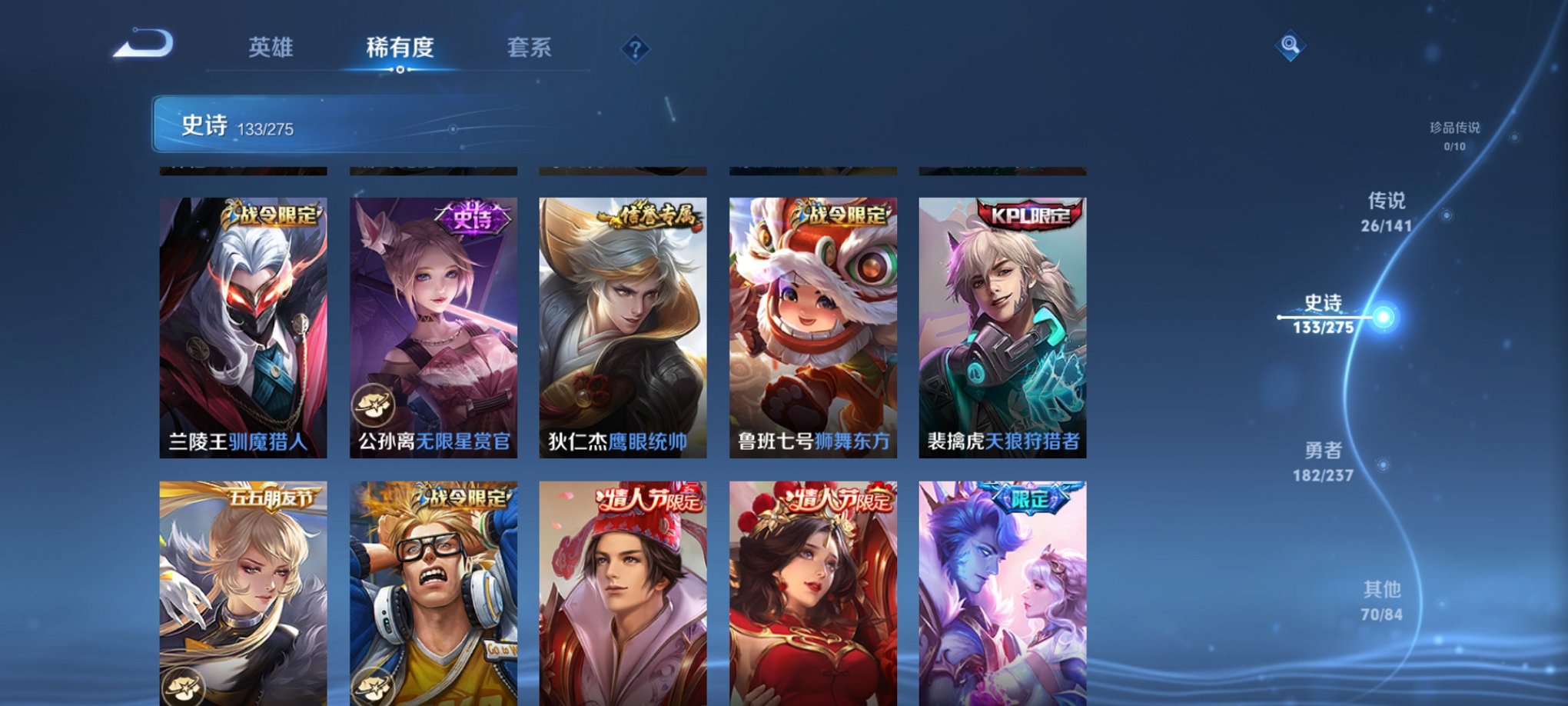This screenshot has width=1568, height=706.
Task: Select 传说 26/141 in the rarity sidebar
Action: tap(1387, 211)
